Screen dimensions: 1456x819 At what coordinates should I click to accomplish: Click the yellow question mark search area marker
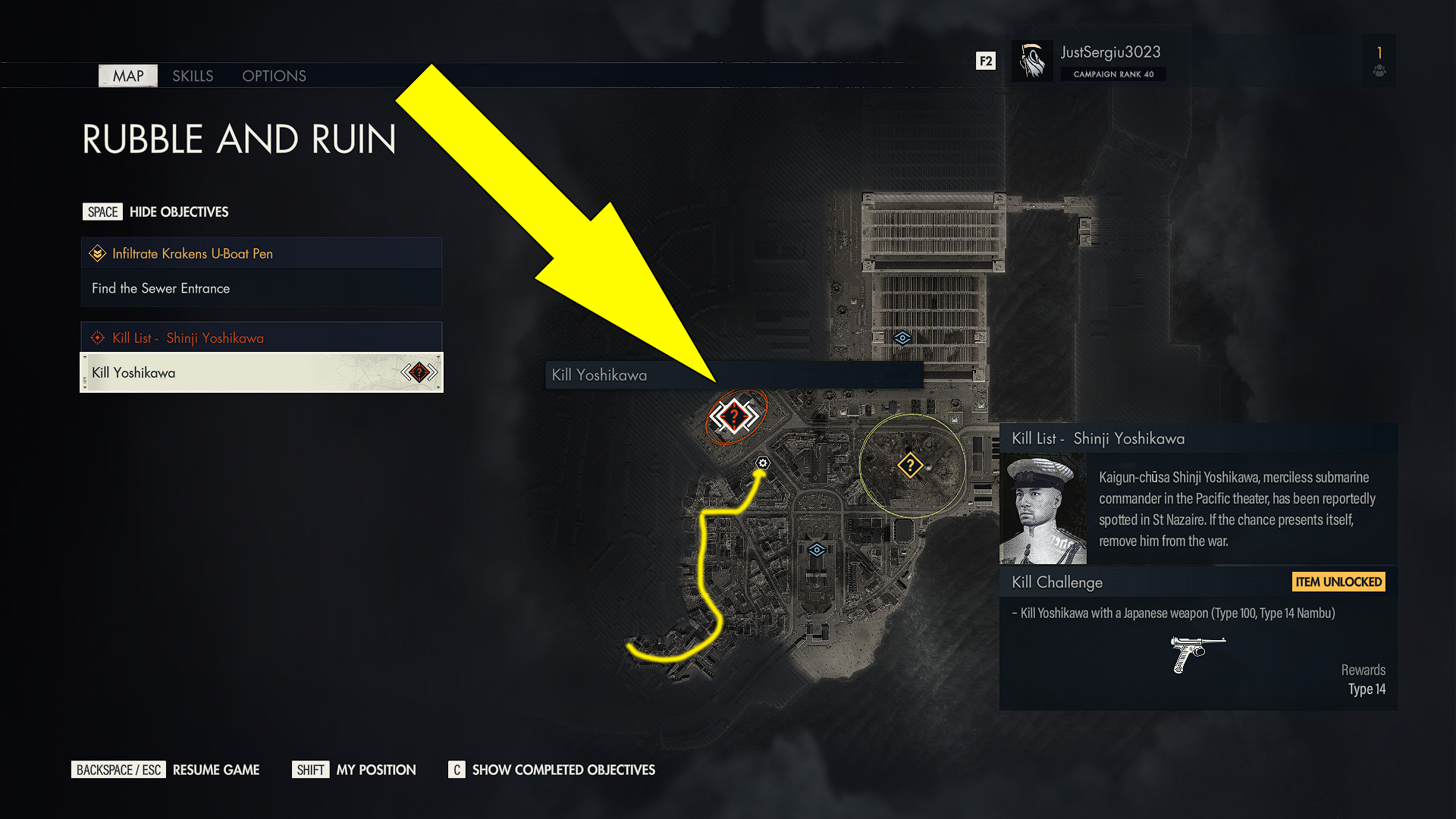(910, 463)
